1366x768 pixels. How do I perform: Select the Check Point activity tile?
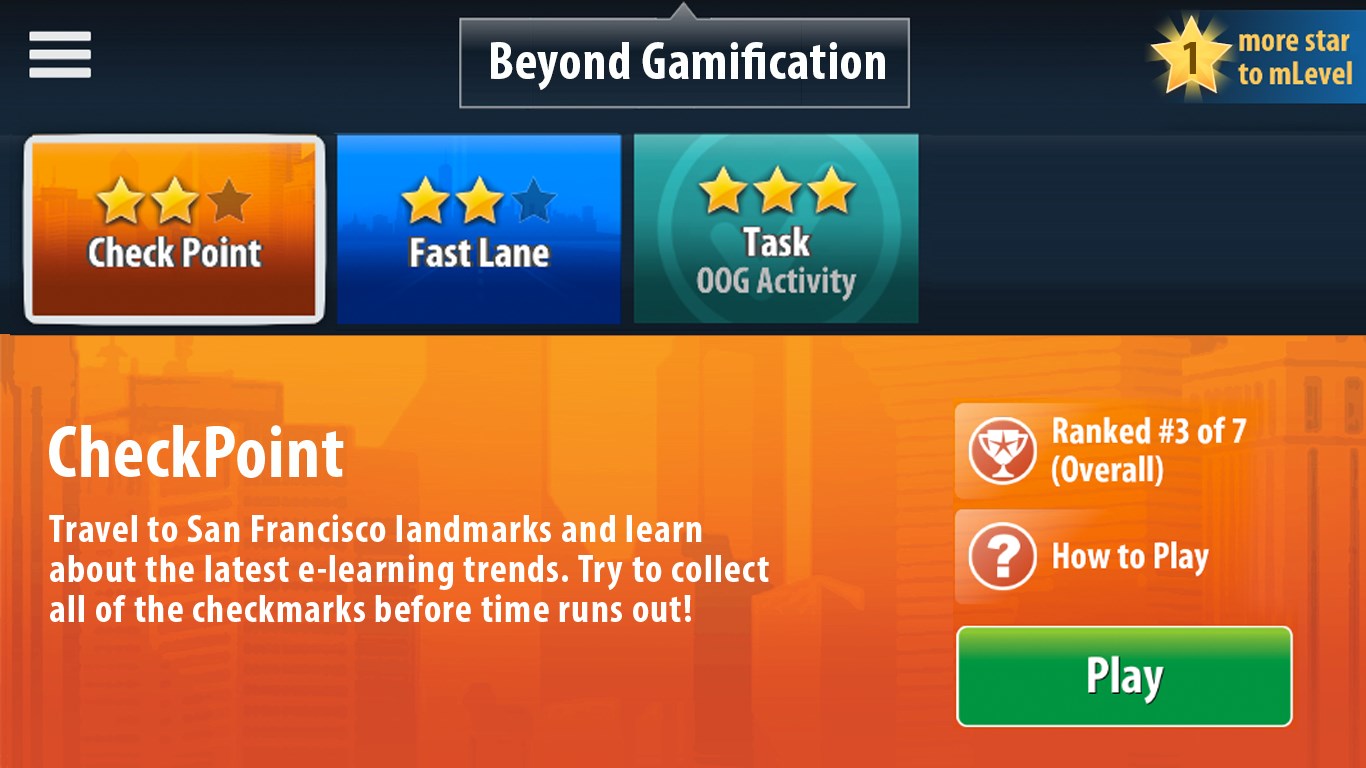175,229
